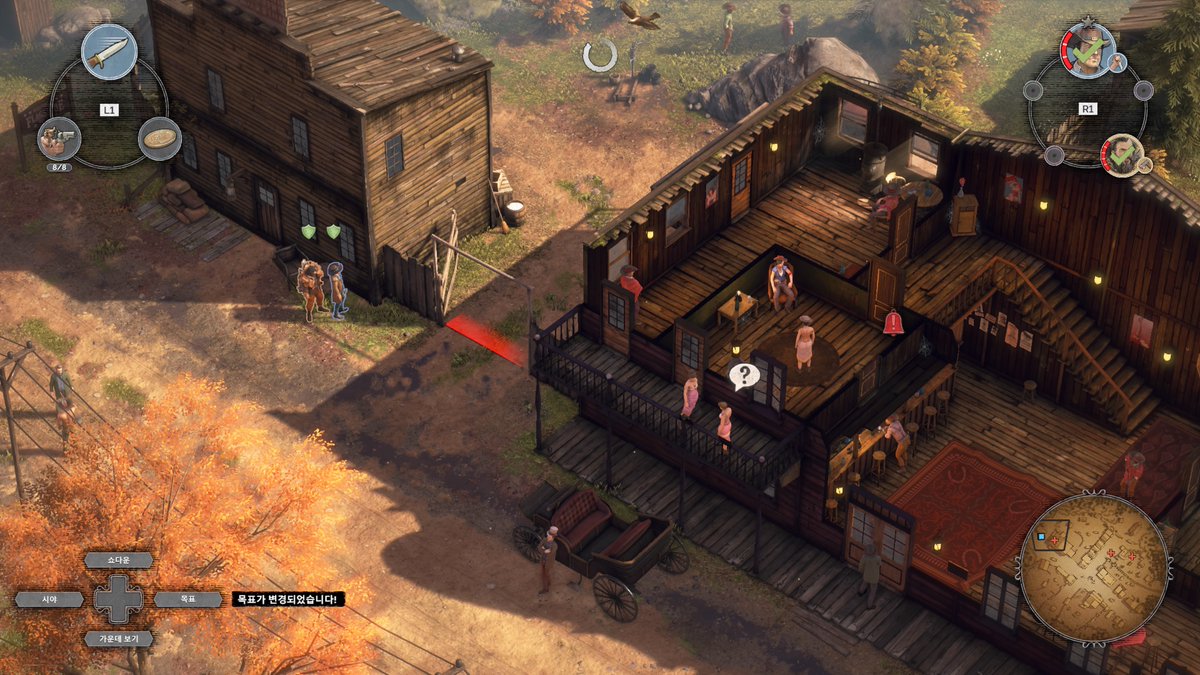
Task: Show objectives with the 목표 button
Action: pyautogui.click(x=188, y=599)
